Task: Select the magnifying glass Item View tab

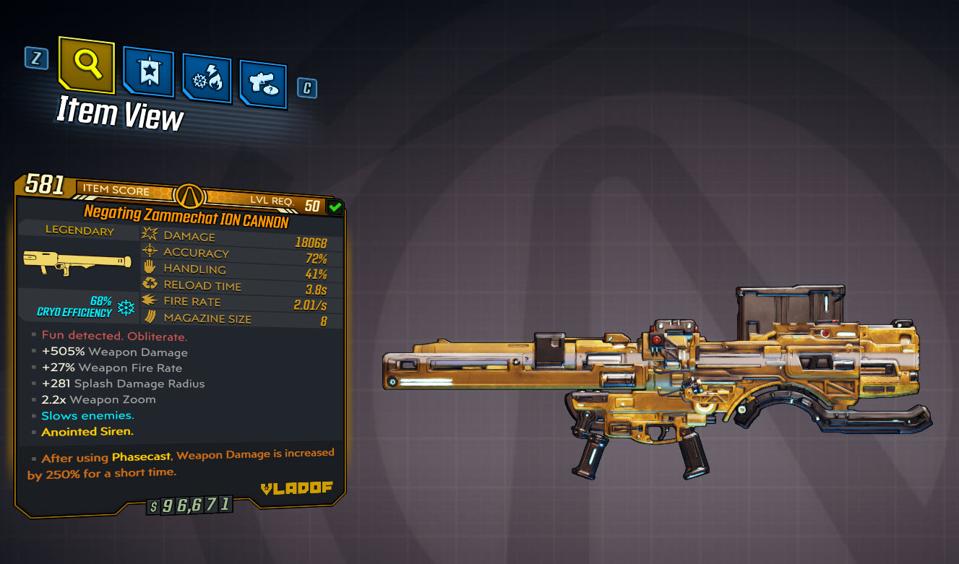Action: click(x=86, y=65)
